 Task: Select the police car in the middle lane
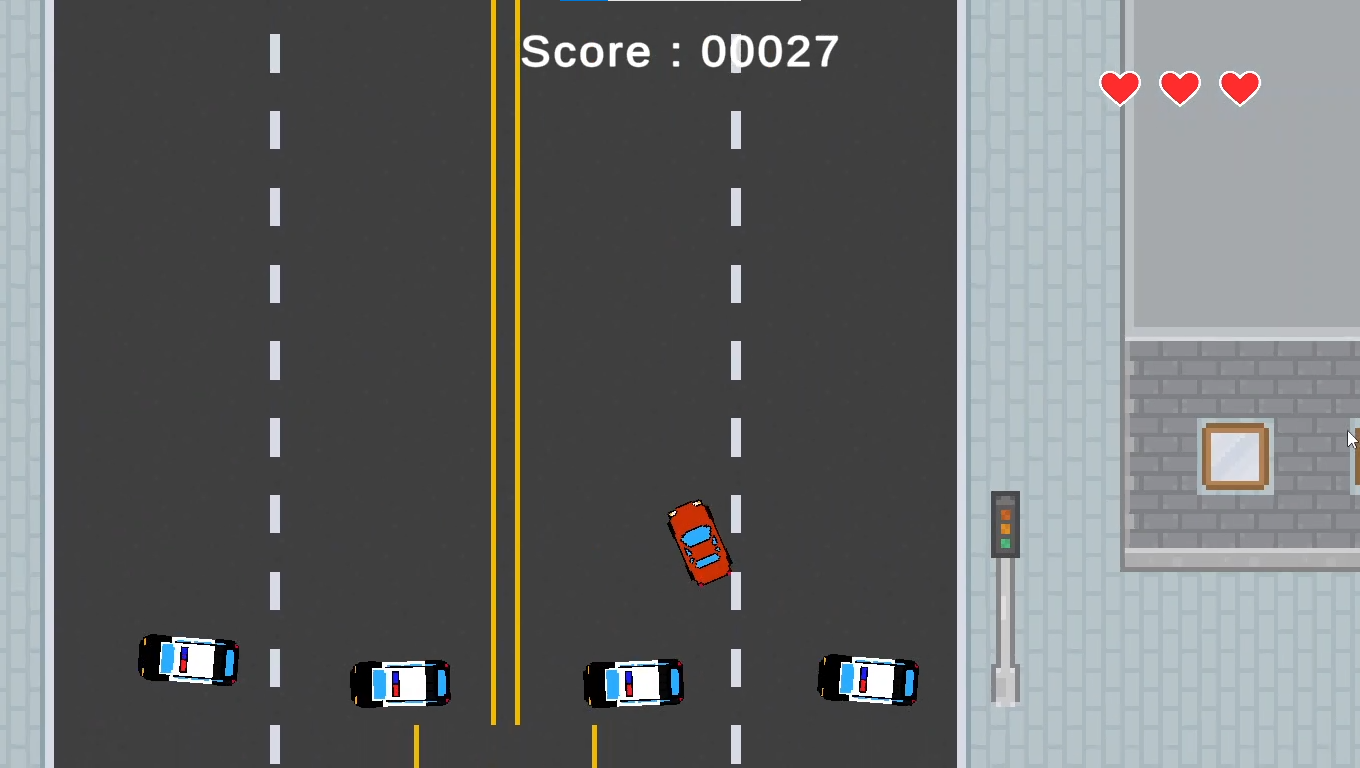(x=633, y=682)
